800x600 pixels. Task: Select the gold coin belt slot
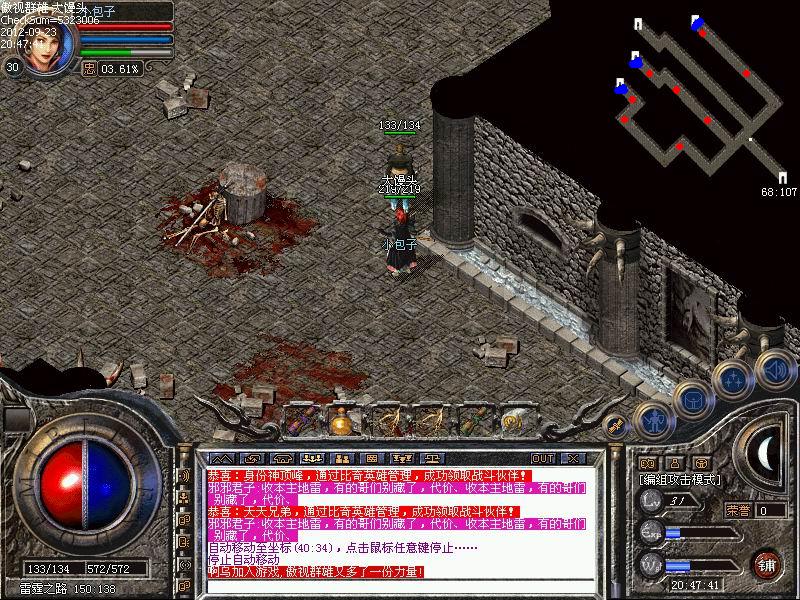click(x=514, y=421)
